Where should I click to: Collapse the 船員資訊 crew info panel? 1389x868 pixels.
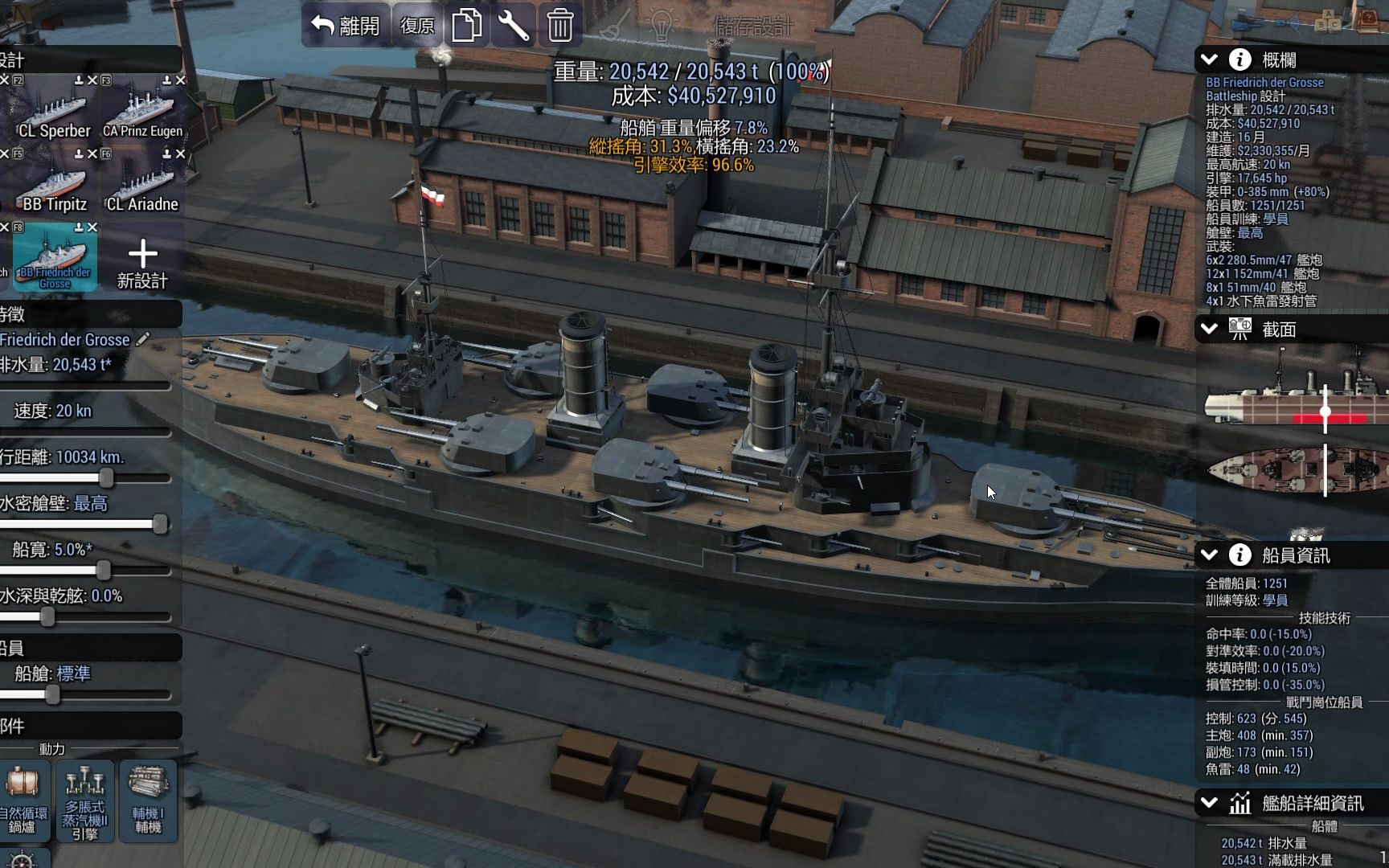[1209, 555]
